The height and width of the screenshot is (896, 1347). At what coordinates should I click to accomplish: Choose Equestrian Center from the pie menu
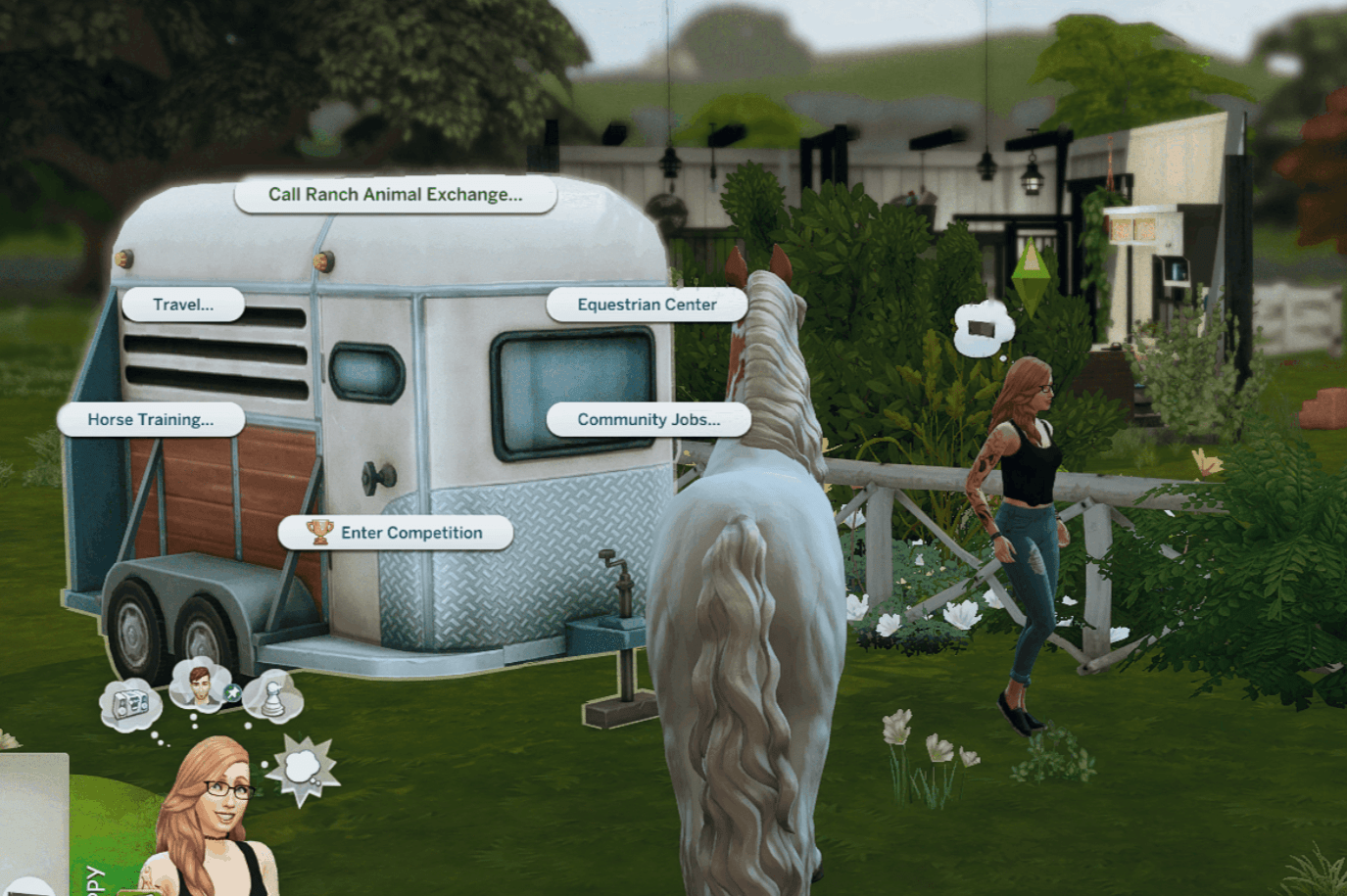(x=649, y=305)
